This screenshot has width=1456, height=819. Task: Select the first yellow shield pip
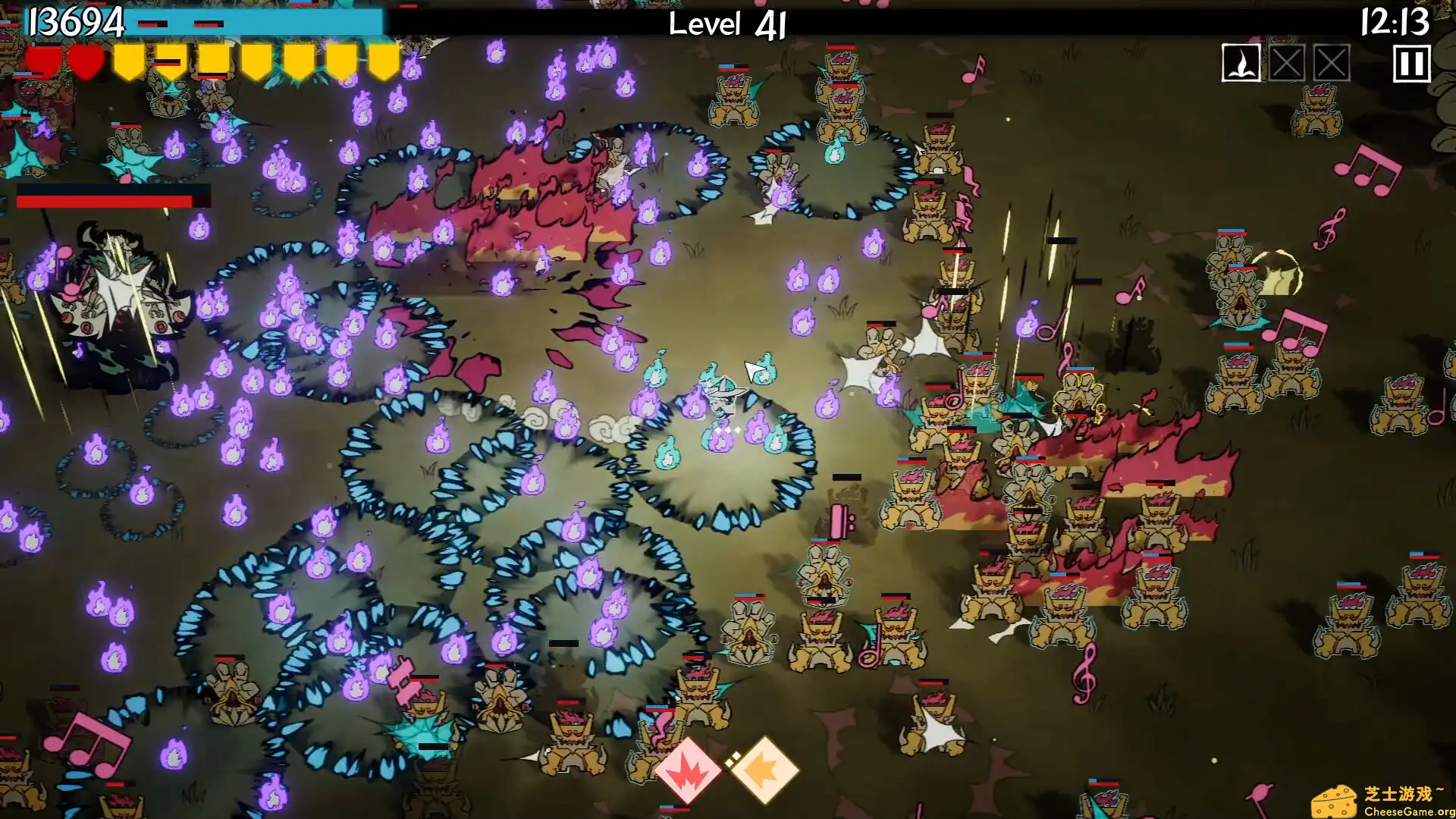point(129,63)
